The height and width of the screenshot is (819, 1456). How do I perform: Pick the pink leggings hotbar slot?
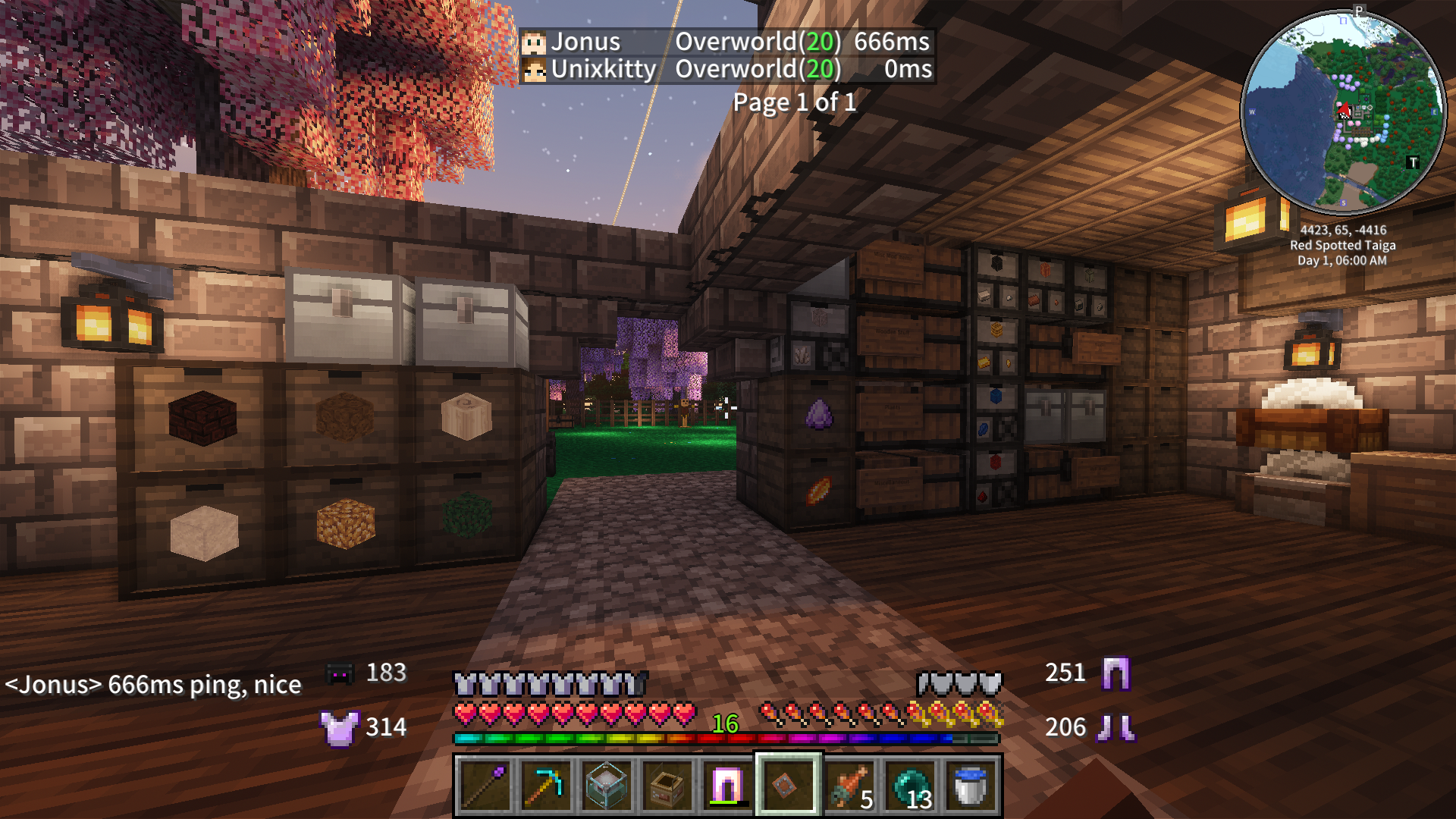pos(728,786)
